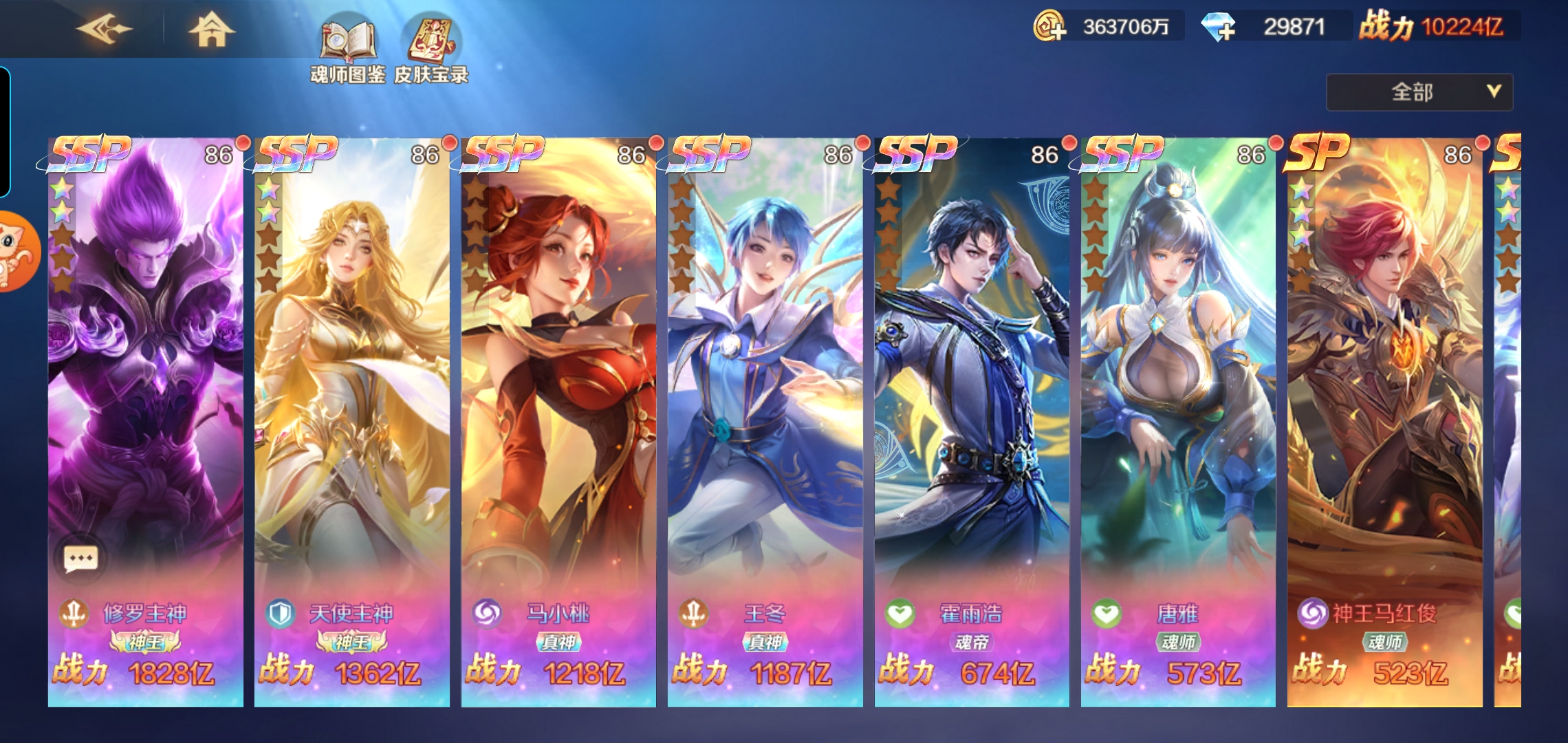Image resolution: width=1568 pixels, height=743 pixels.
Task: Go back with the arrow button
Action: 105,30
